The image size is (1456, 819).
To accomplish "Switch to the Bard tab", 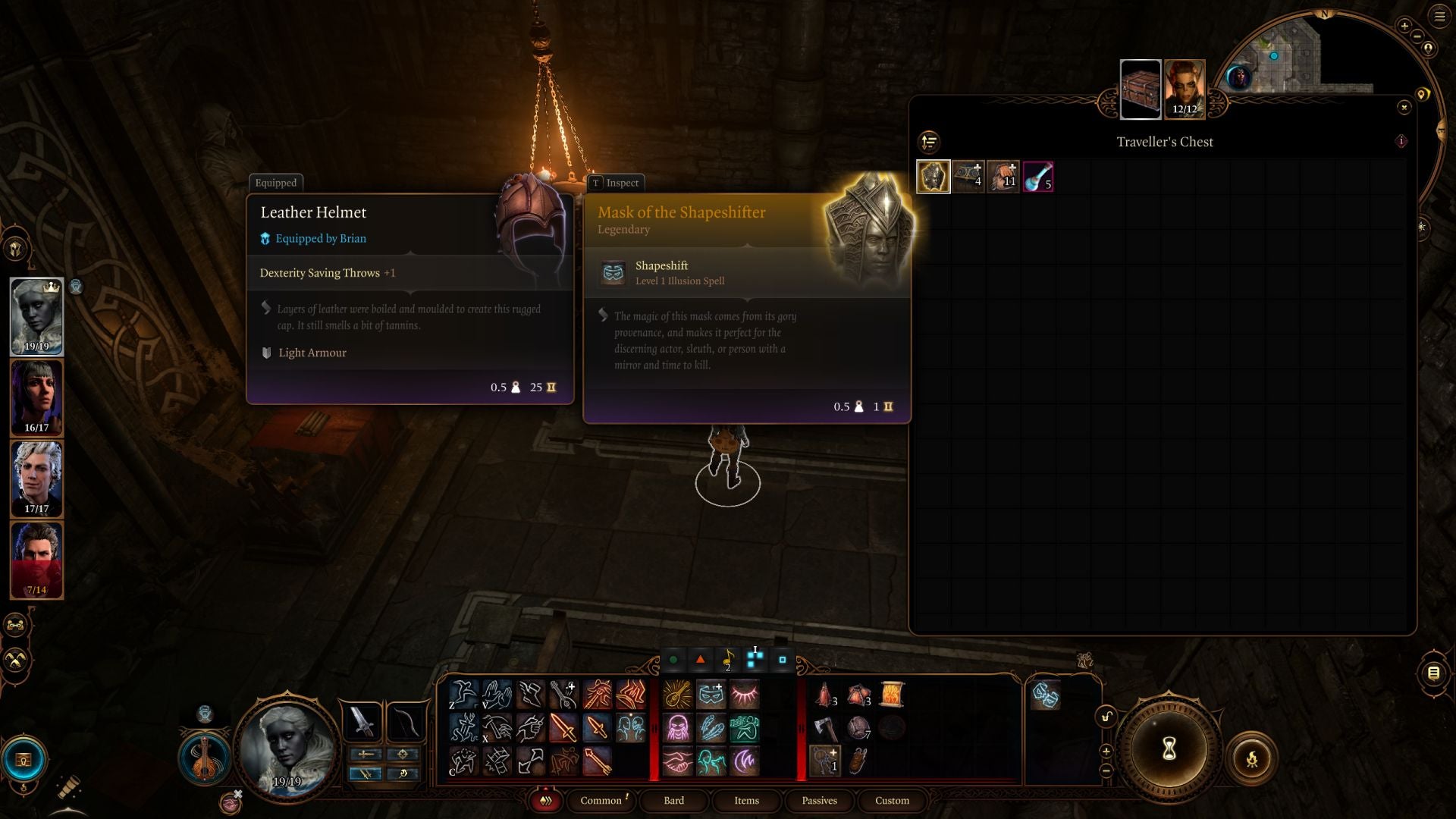I will [673, 801].
